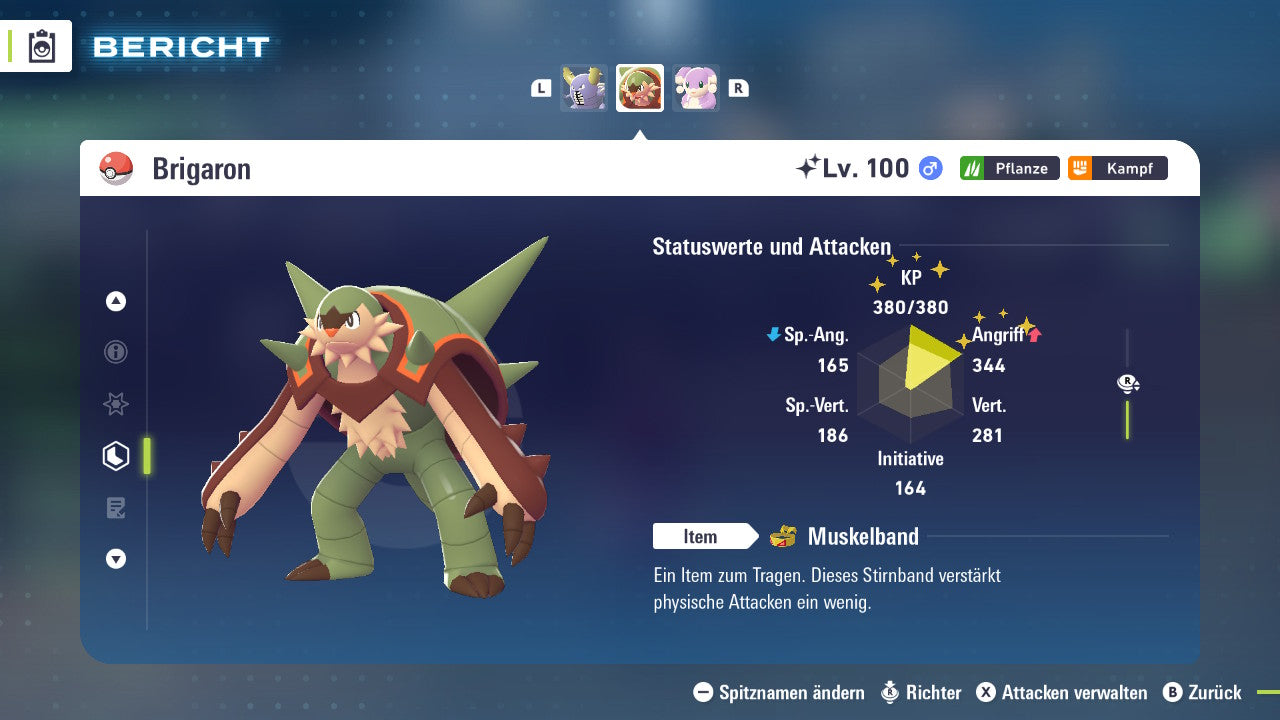Click the up arrow page button
The width and height of the screenshot is (1280, 720).
[x=116, y=301]
